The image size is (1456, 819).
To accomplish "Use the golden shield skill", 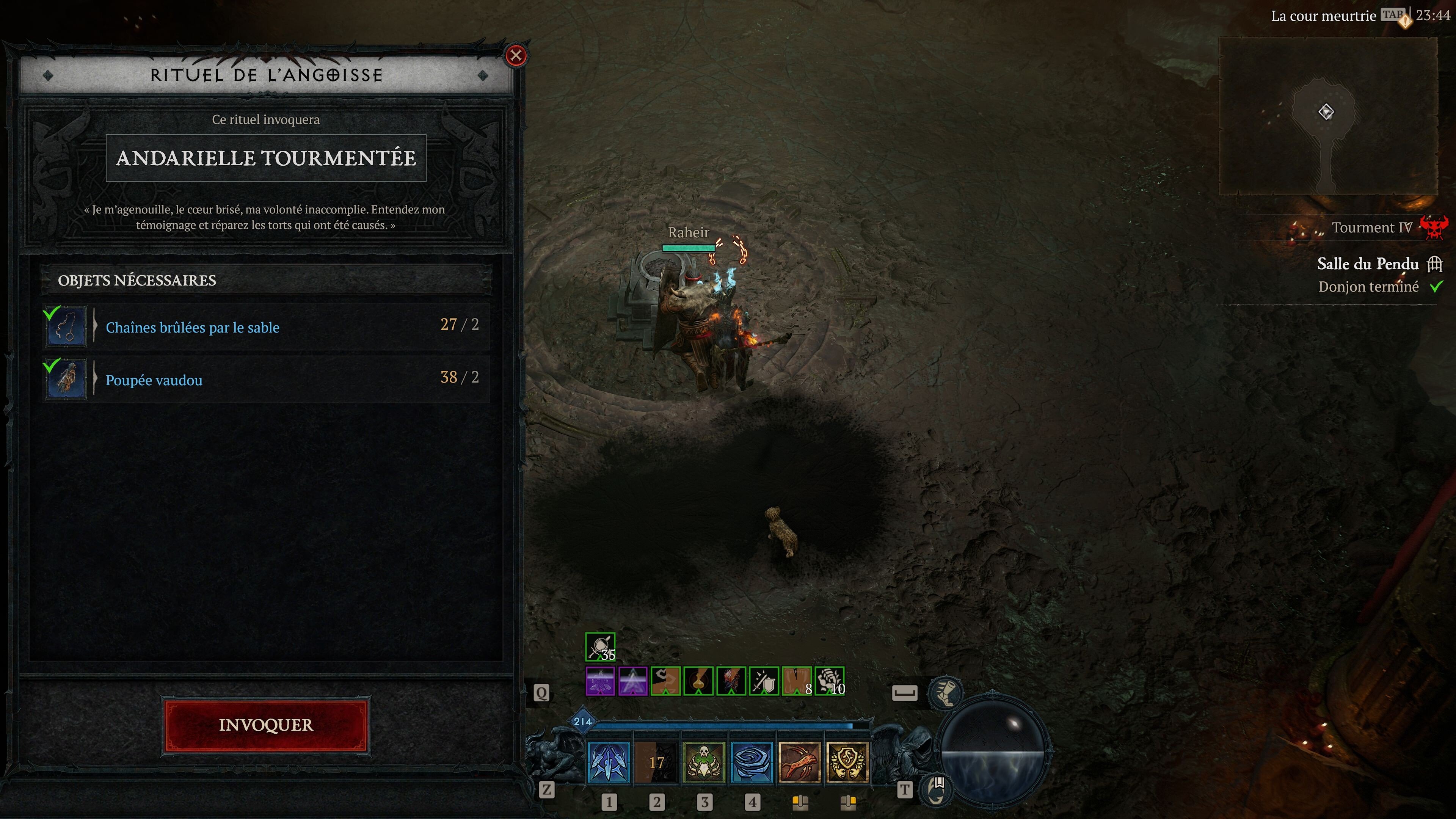I will [847, 763].
